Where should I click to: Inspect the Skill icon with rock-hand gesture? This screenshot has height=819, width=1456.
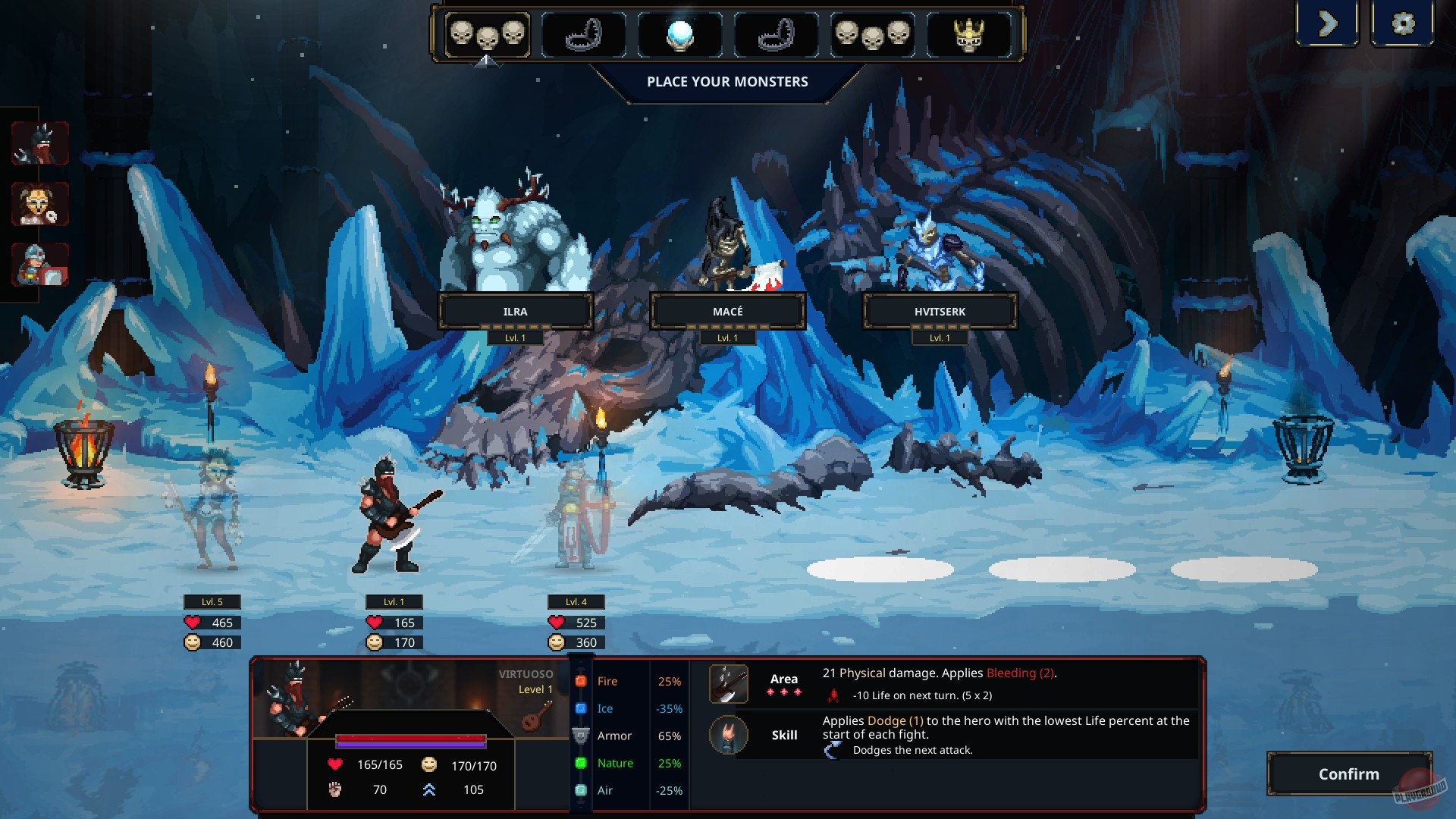[729, 735]
